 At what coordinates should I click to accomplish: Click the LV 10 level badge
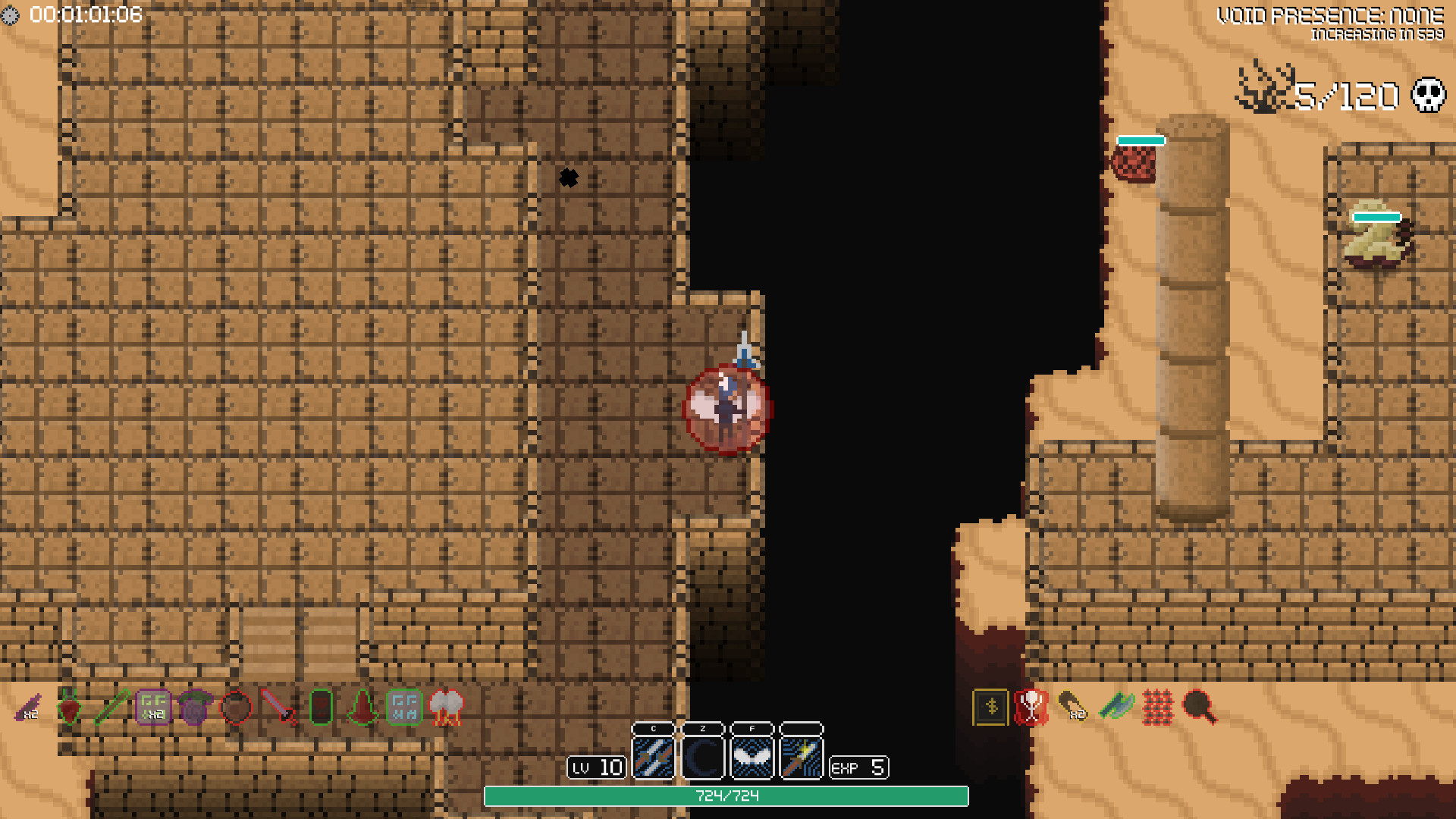tap(598, 768)
